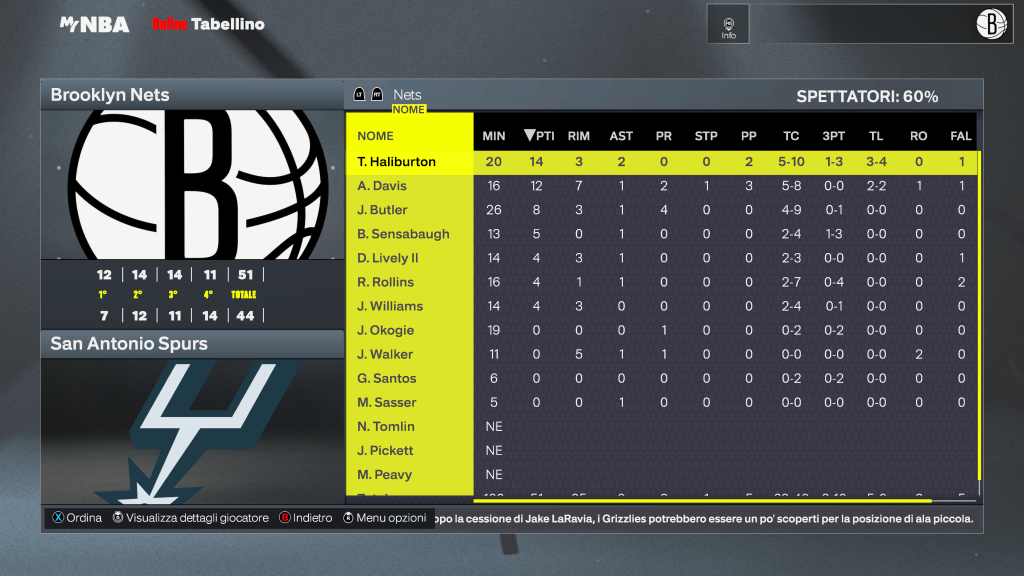Click the NOME column header

point(376,136)
